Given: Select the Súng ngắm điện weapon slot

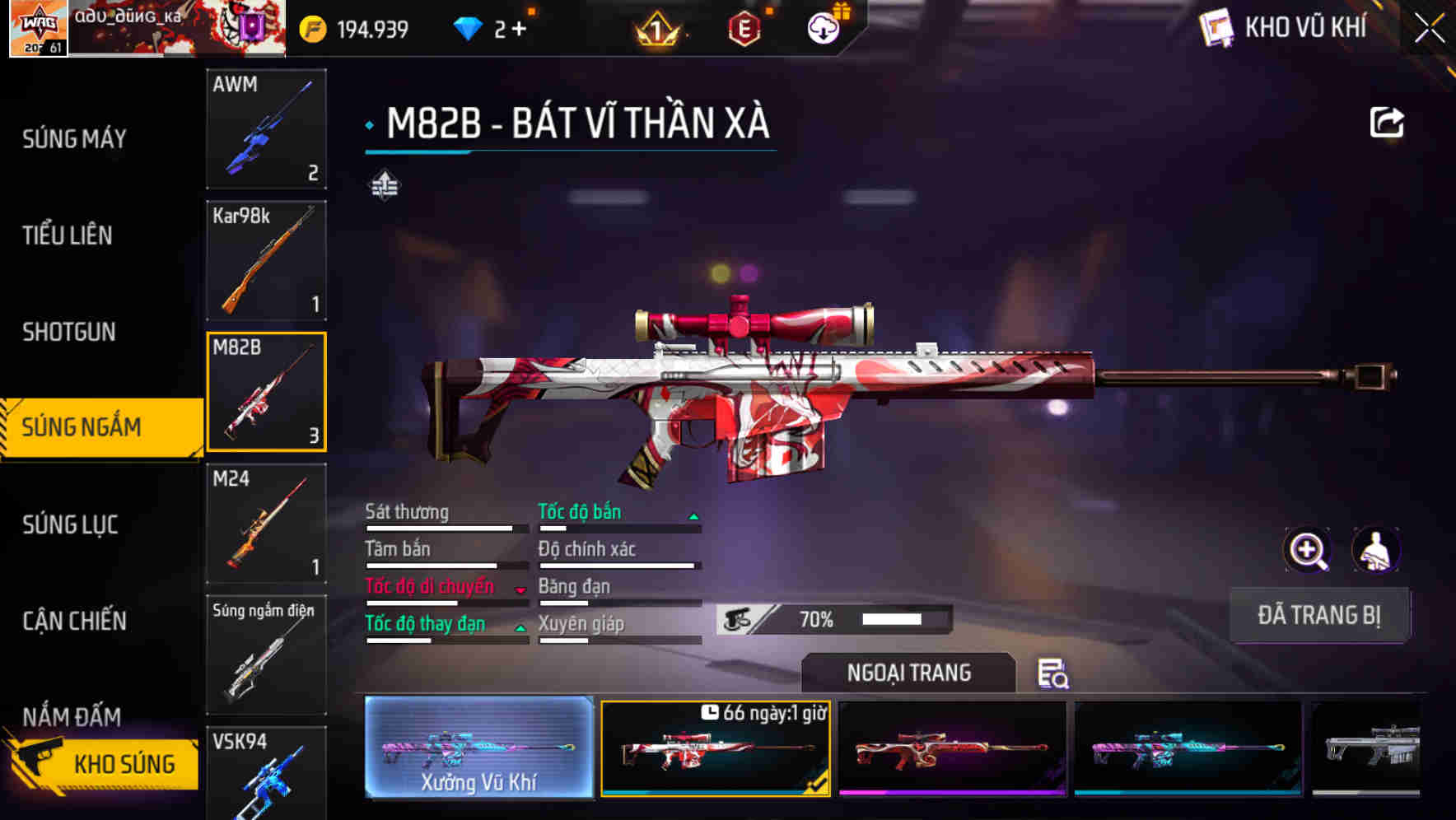Looking at the screenshot, I should (x=266, y=655).
